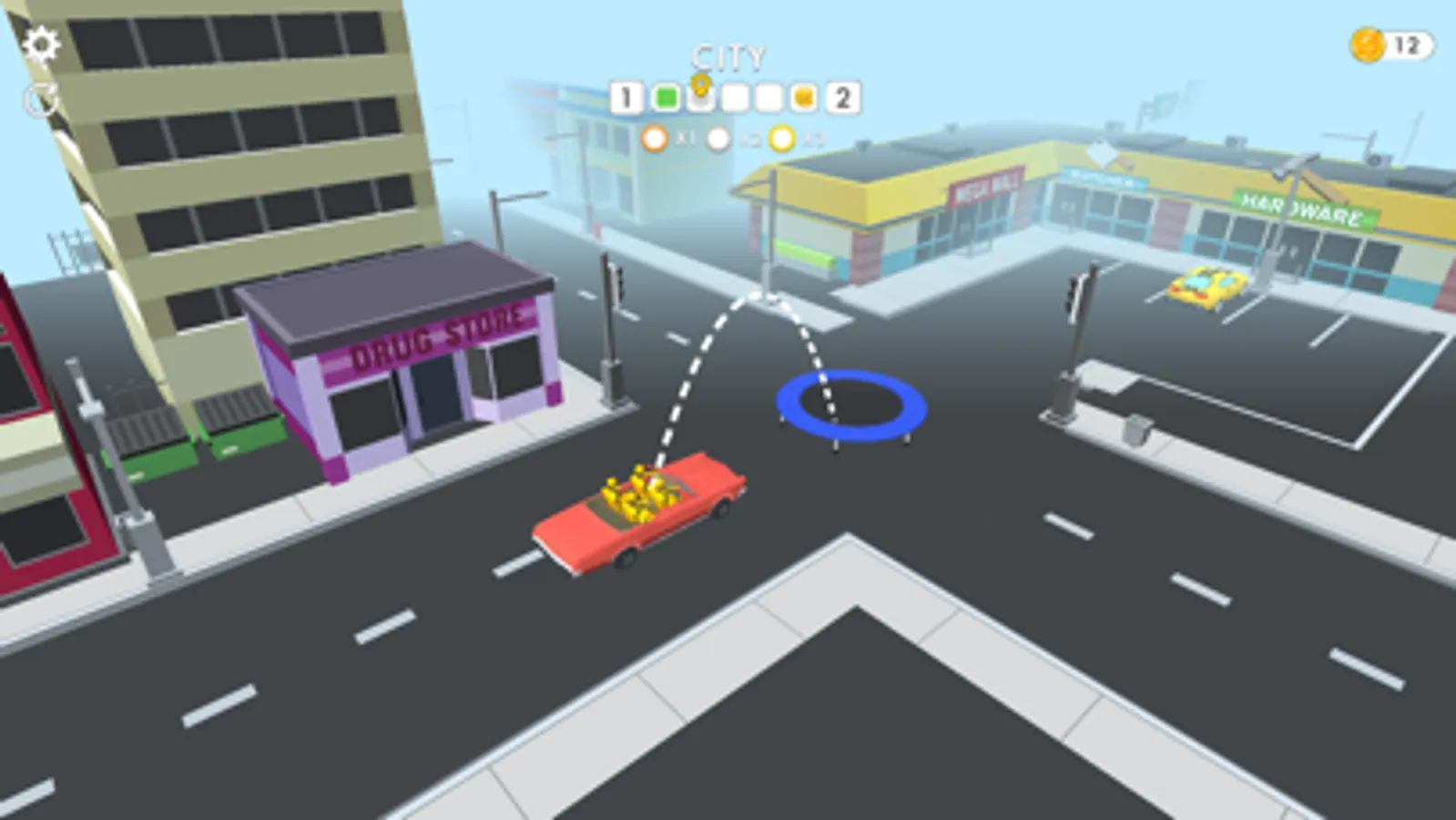Screen dimensions: 1456x820
Task: Select the X3 gold multiplier option
Action: [x=783, y=138]
